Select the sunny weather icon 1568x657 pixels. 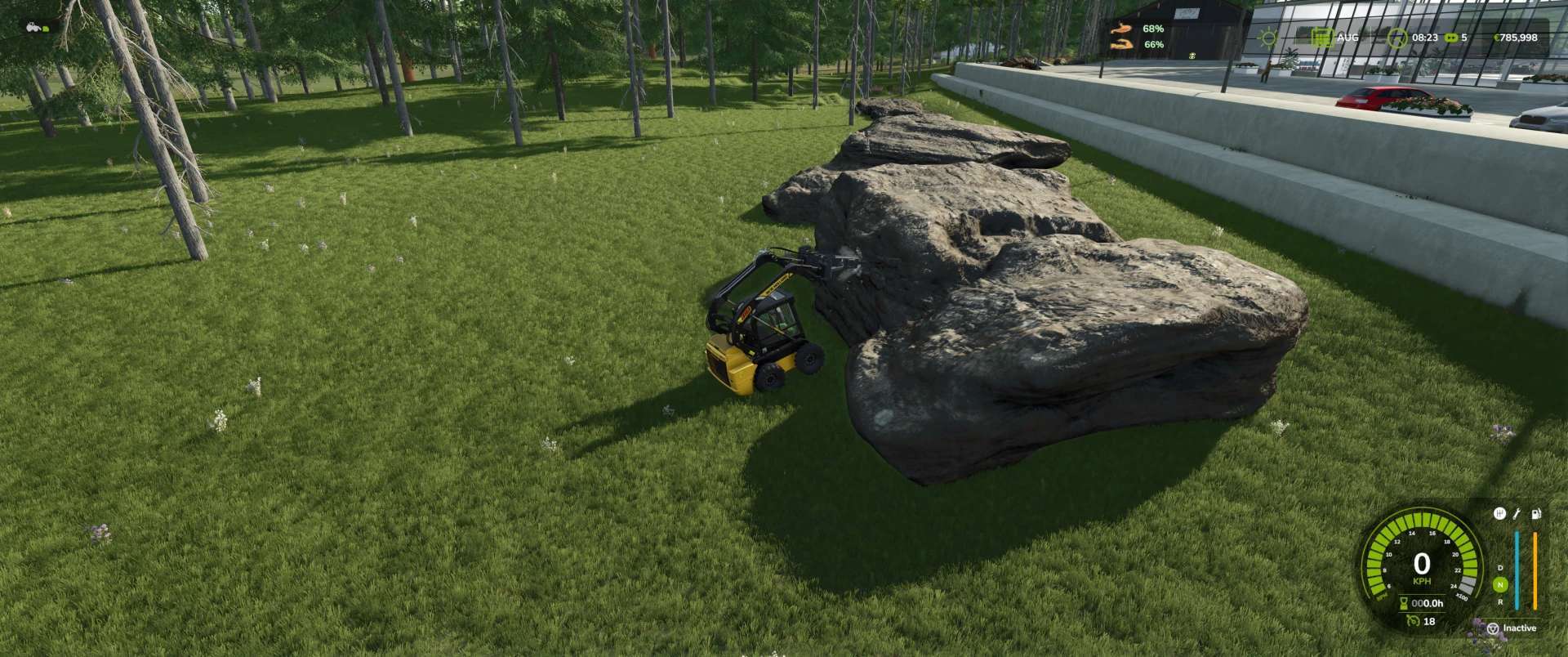[1267, 38]
